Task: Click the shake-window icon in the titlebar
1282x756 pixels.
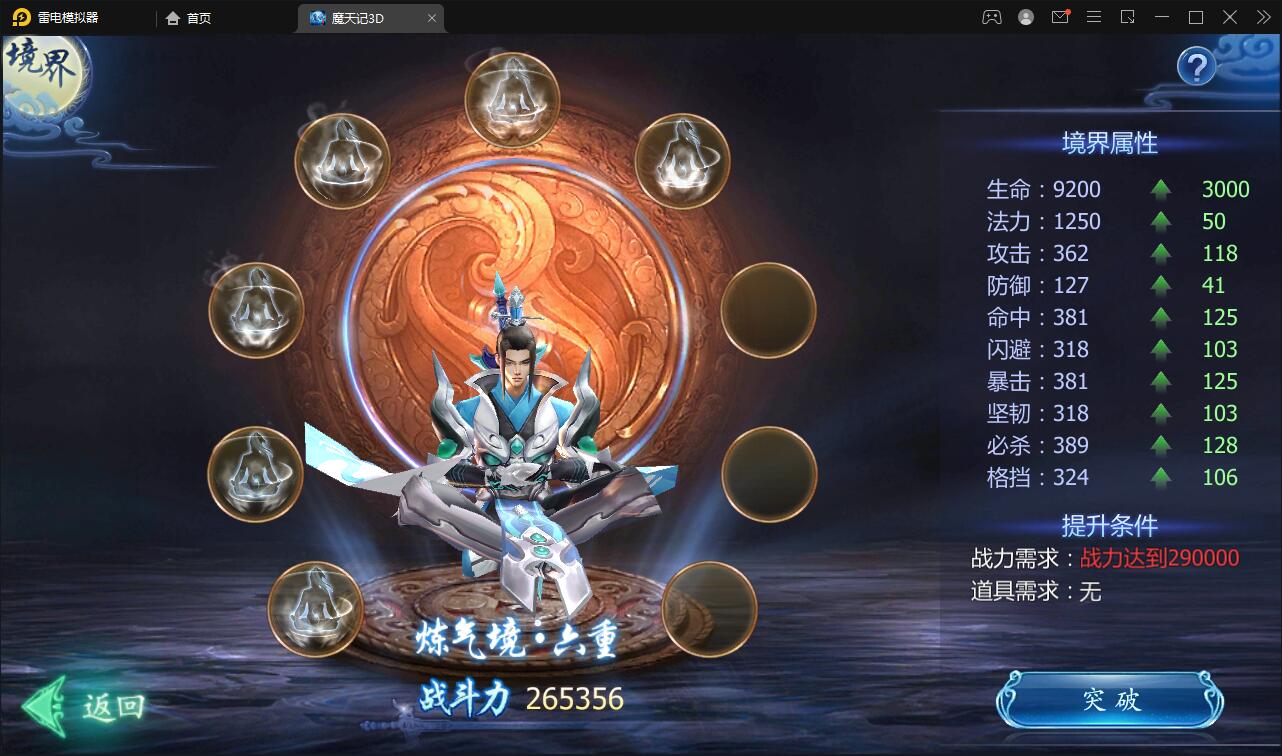Action: click(1130, 17)
